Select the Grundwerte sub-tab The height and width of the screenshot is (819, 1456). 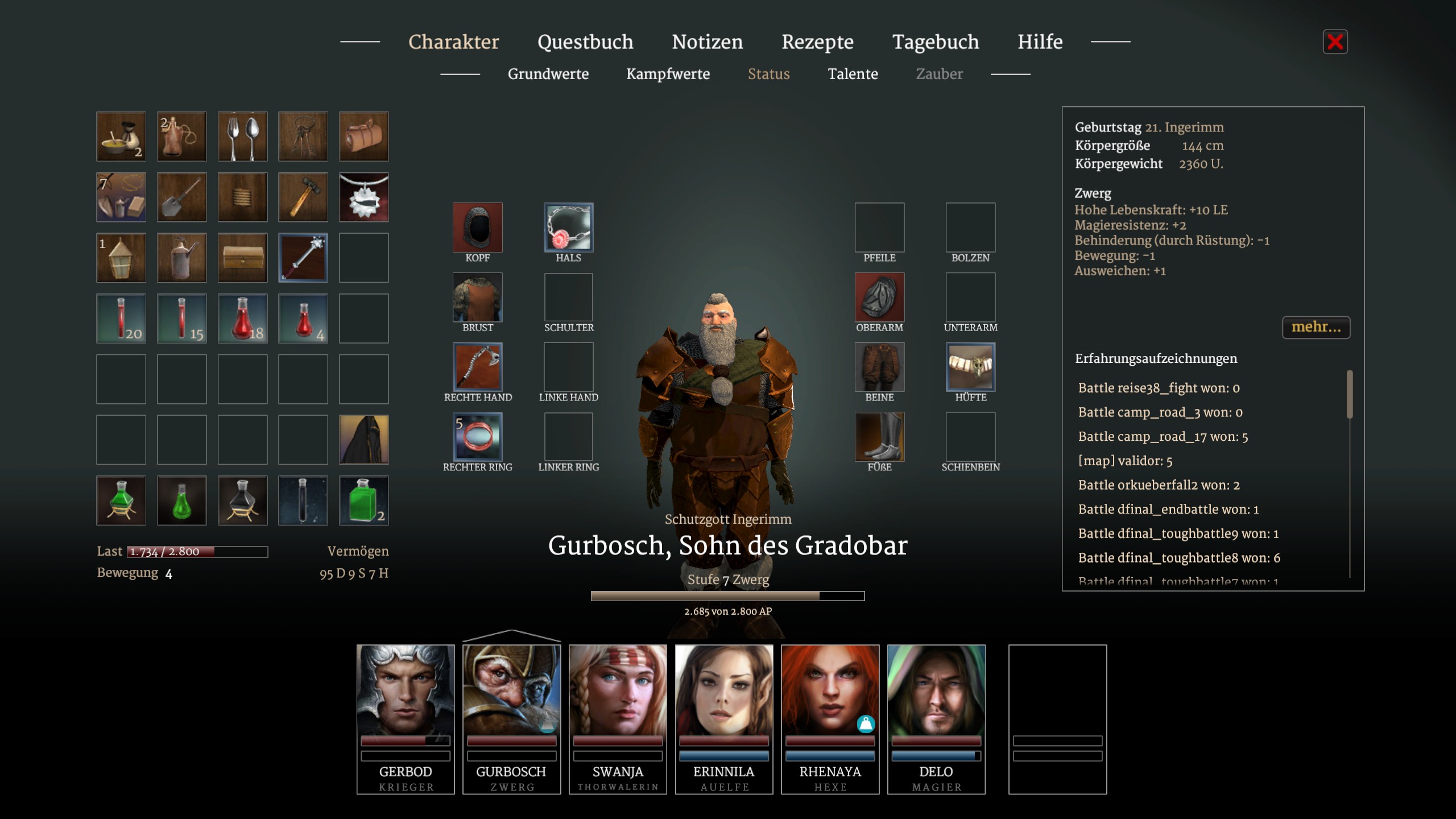(548, 74)
